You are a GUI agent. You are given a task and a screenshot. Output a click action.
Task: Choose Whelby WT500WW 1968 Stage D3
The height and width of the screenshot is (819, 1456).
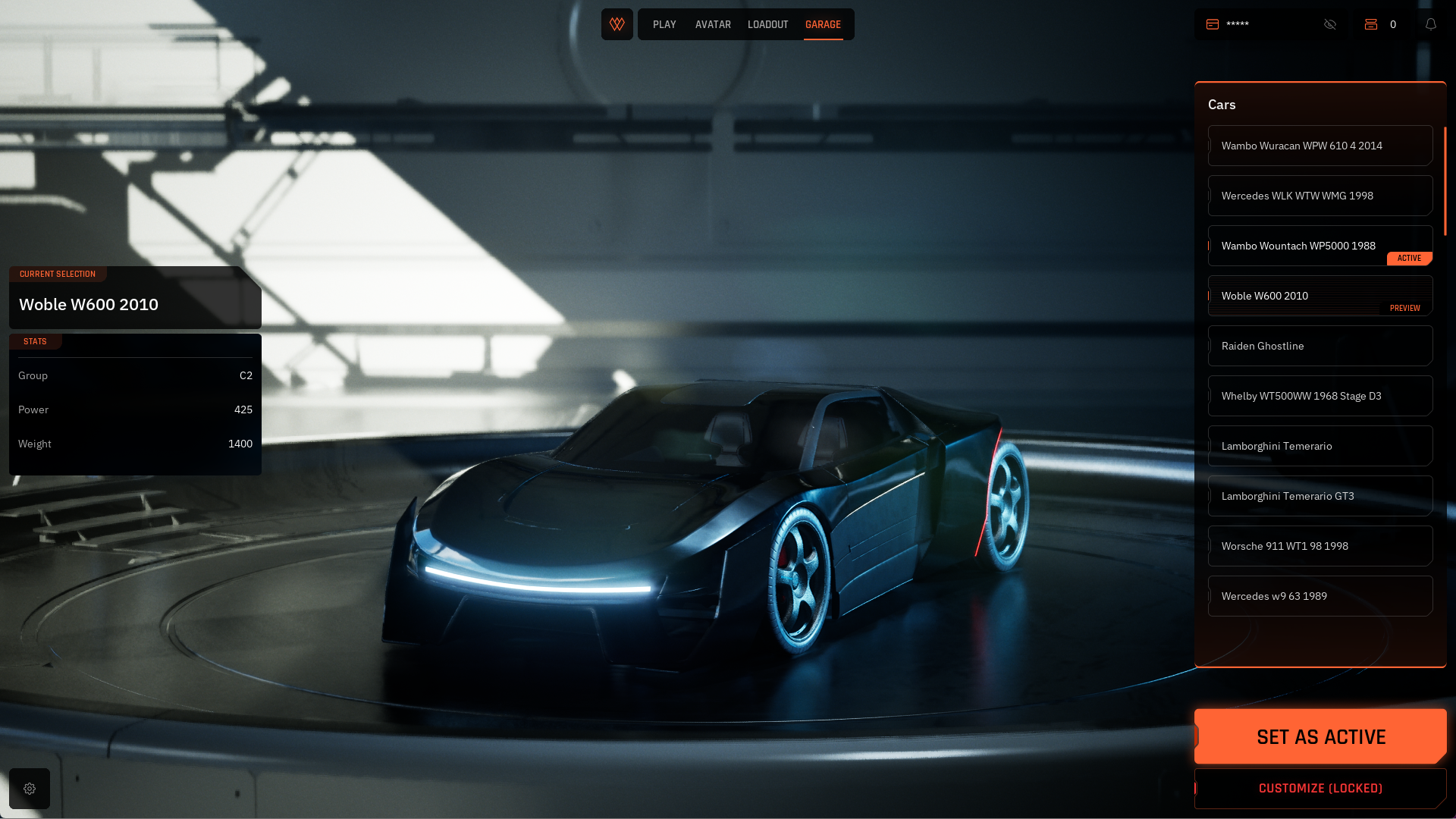pos(1319,396)
